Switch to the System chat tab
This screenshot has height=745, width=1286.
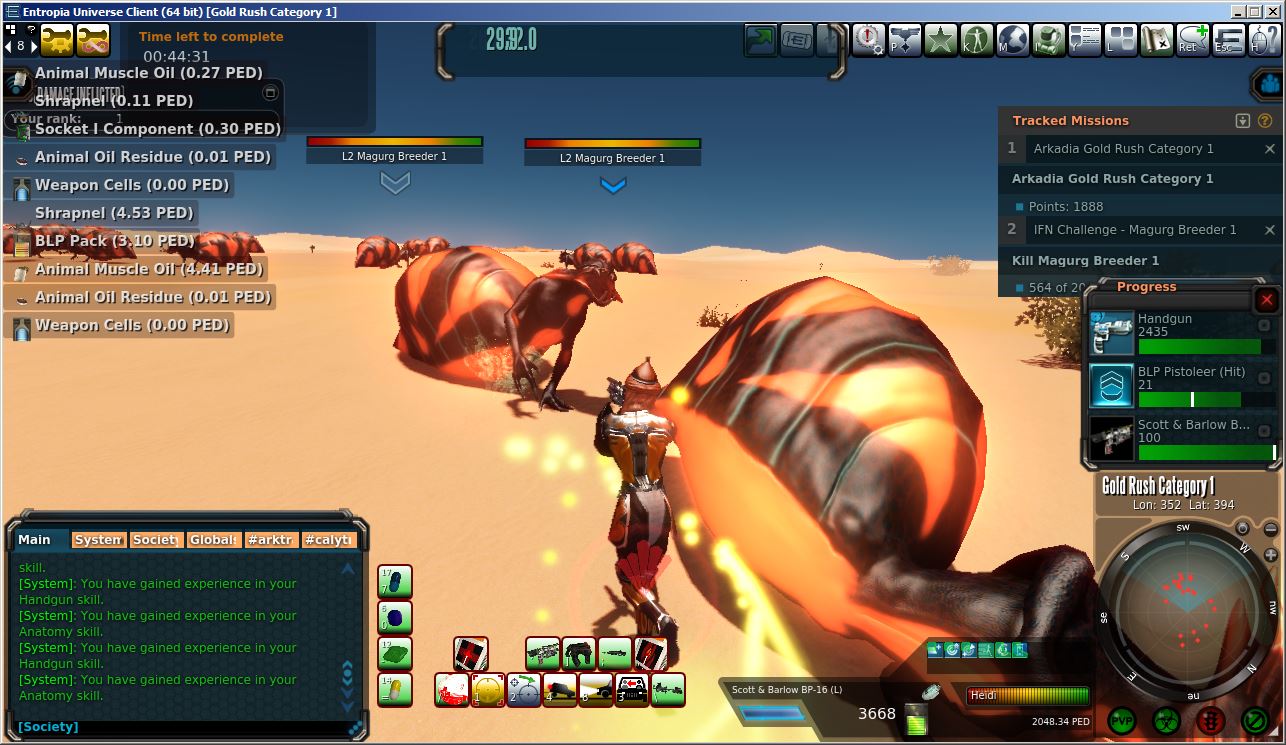coord(99,540)
